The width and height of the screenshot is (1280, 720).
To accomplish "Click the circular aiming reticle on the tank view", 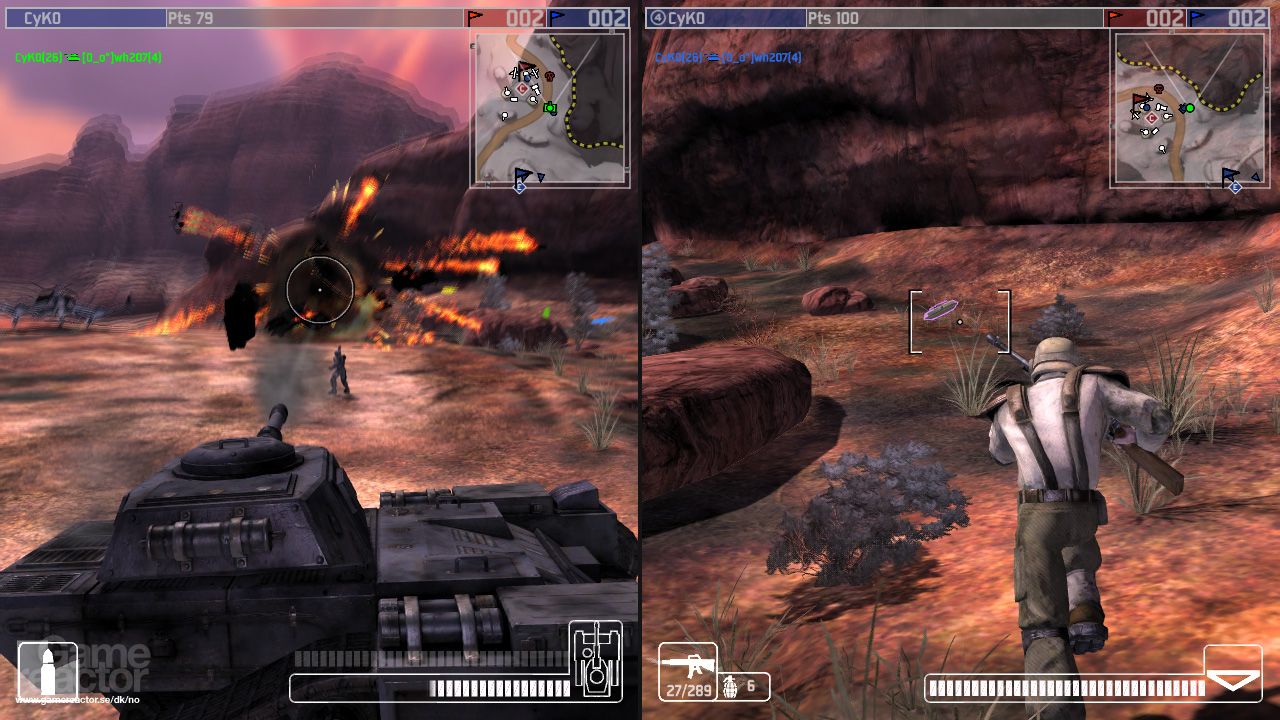I will (x=320, y=289).
